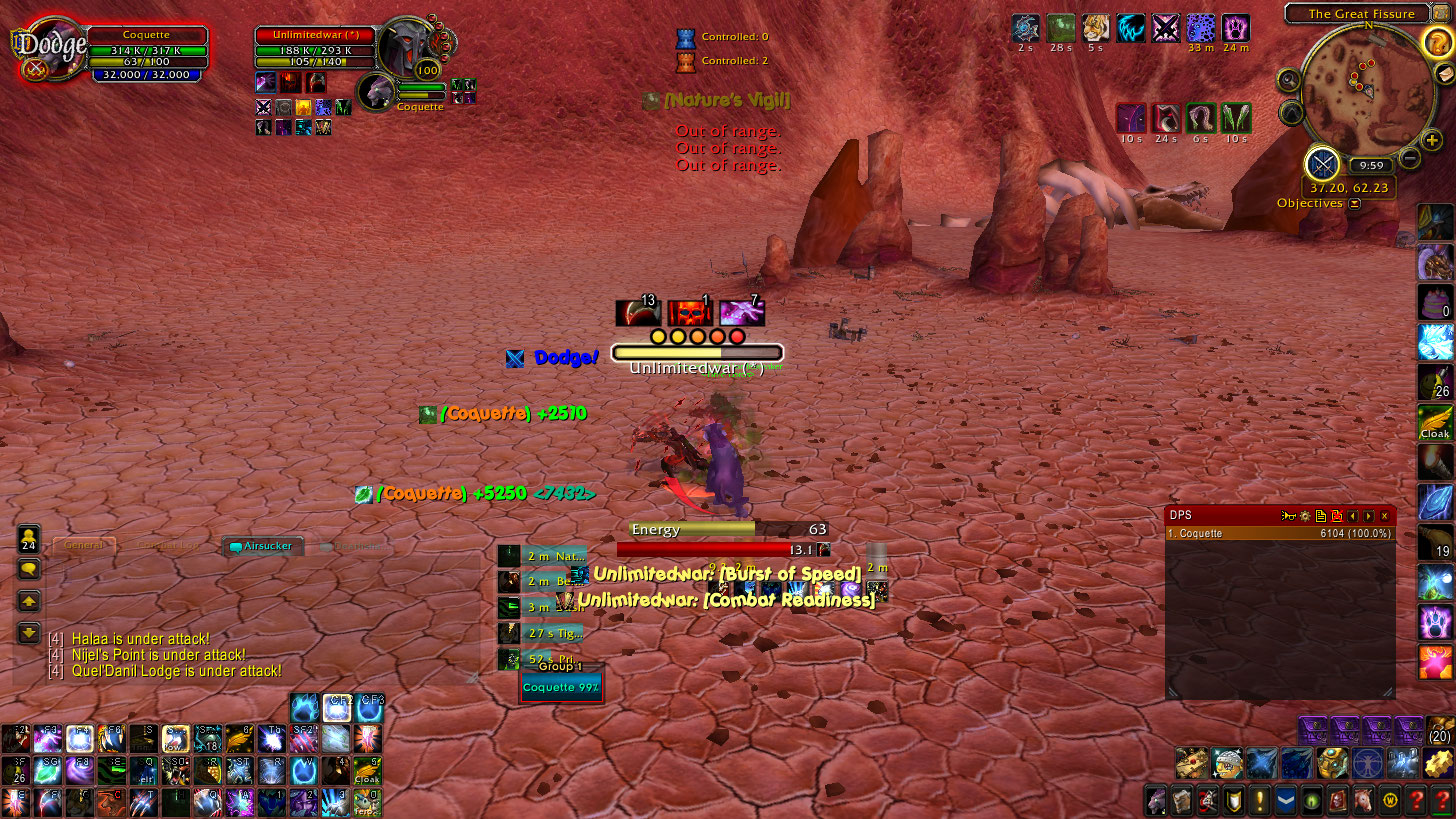Expand the Objectives tracker arrow
The image size is (1456, 819).
point(1354,203)
